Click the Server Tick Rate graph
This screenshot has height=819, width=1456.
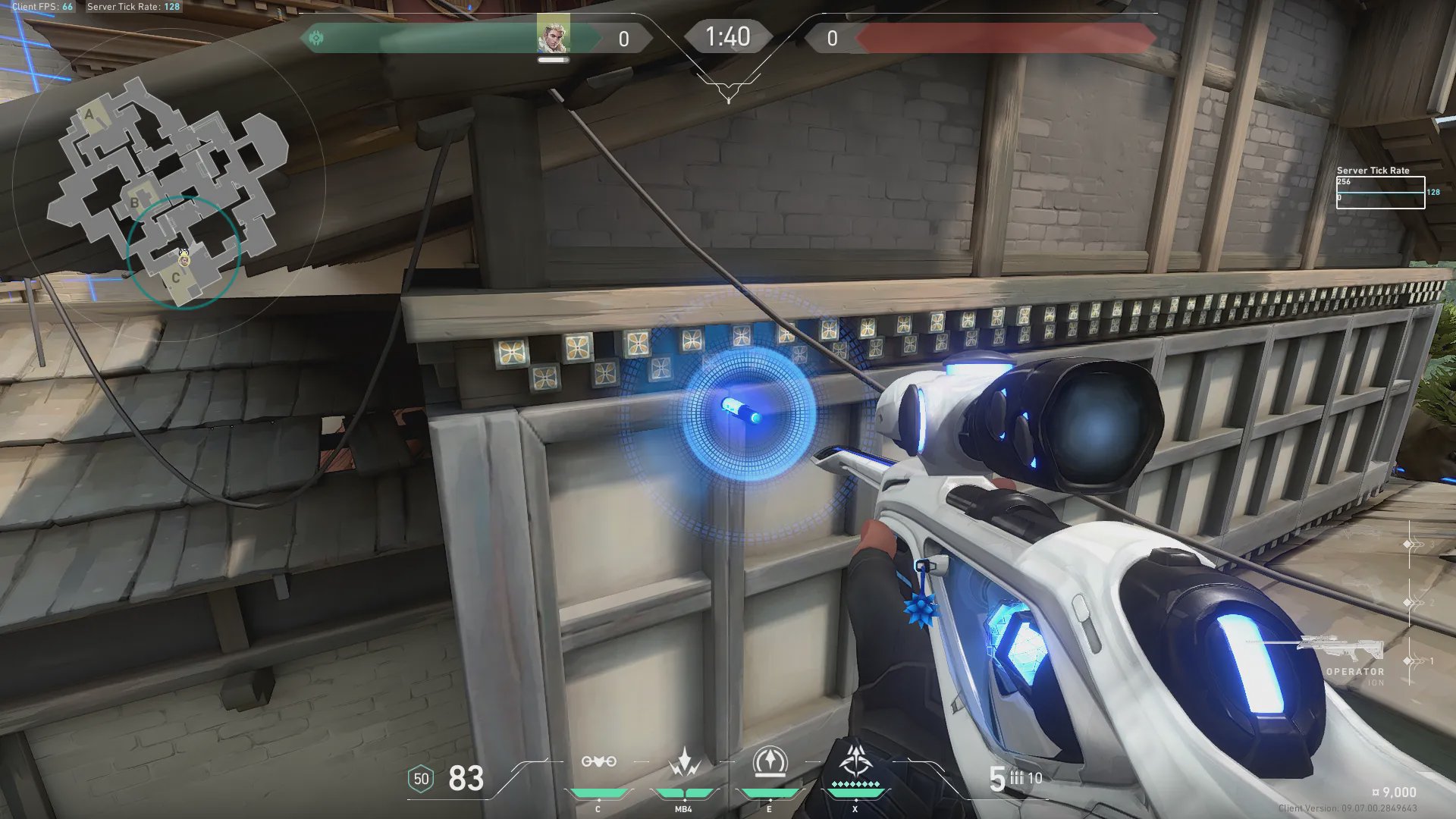tap(1380, 192)
